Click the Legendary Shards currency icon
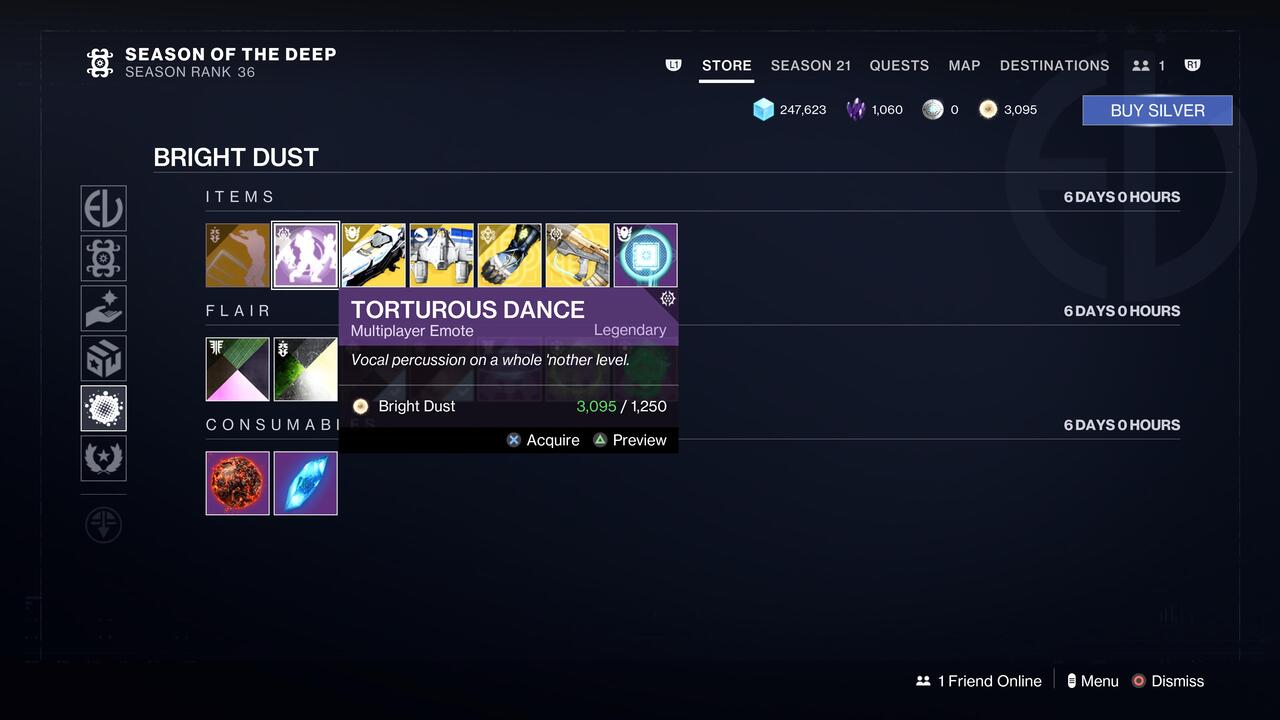Image resolution: width=1280 pixels, height=720 pixels. point(856,109)
